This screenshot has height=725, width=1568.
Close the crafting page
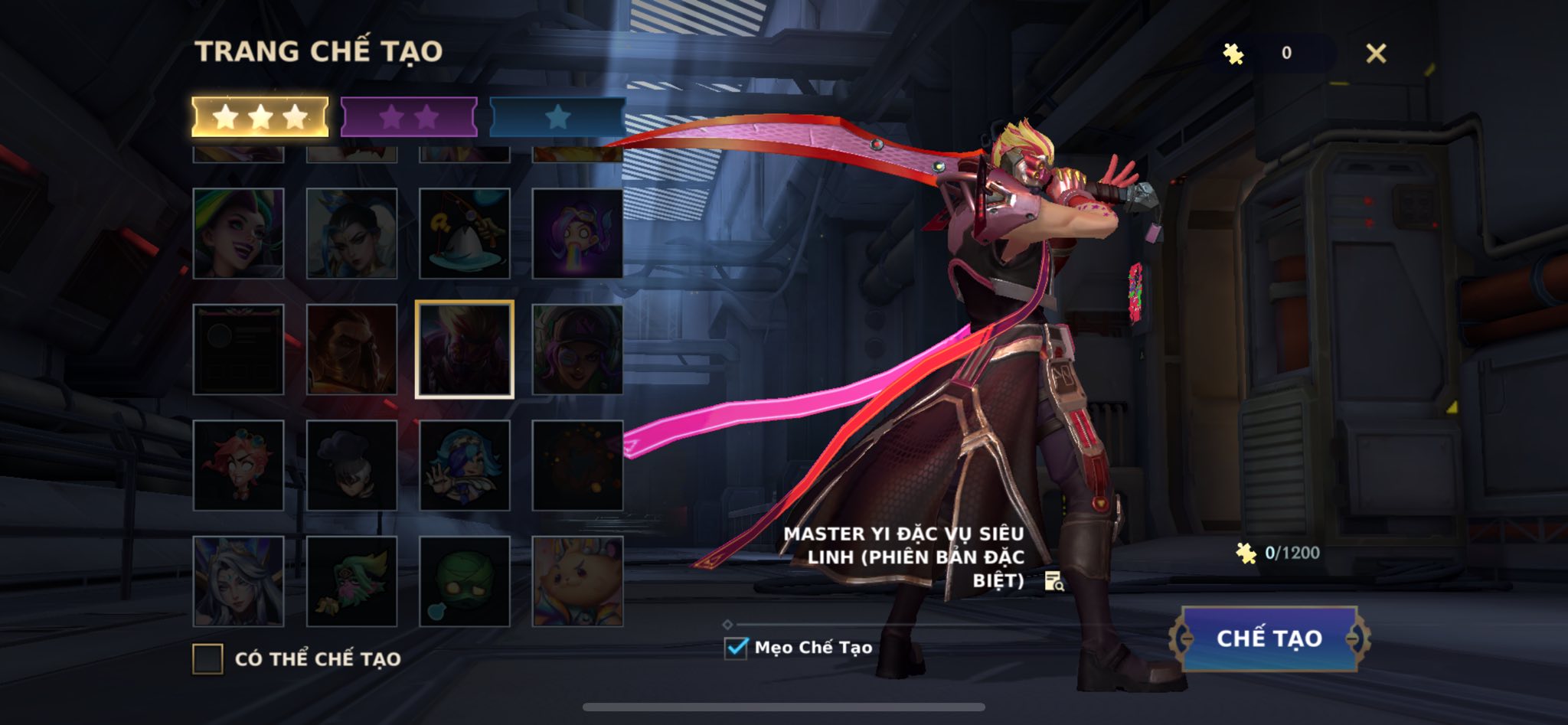pyautogui.click(x=1376, y=53)
